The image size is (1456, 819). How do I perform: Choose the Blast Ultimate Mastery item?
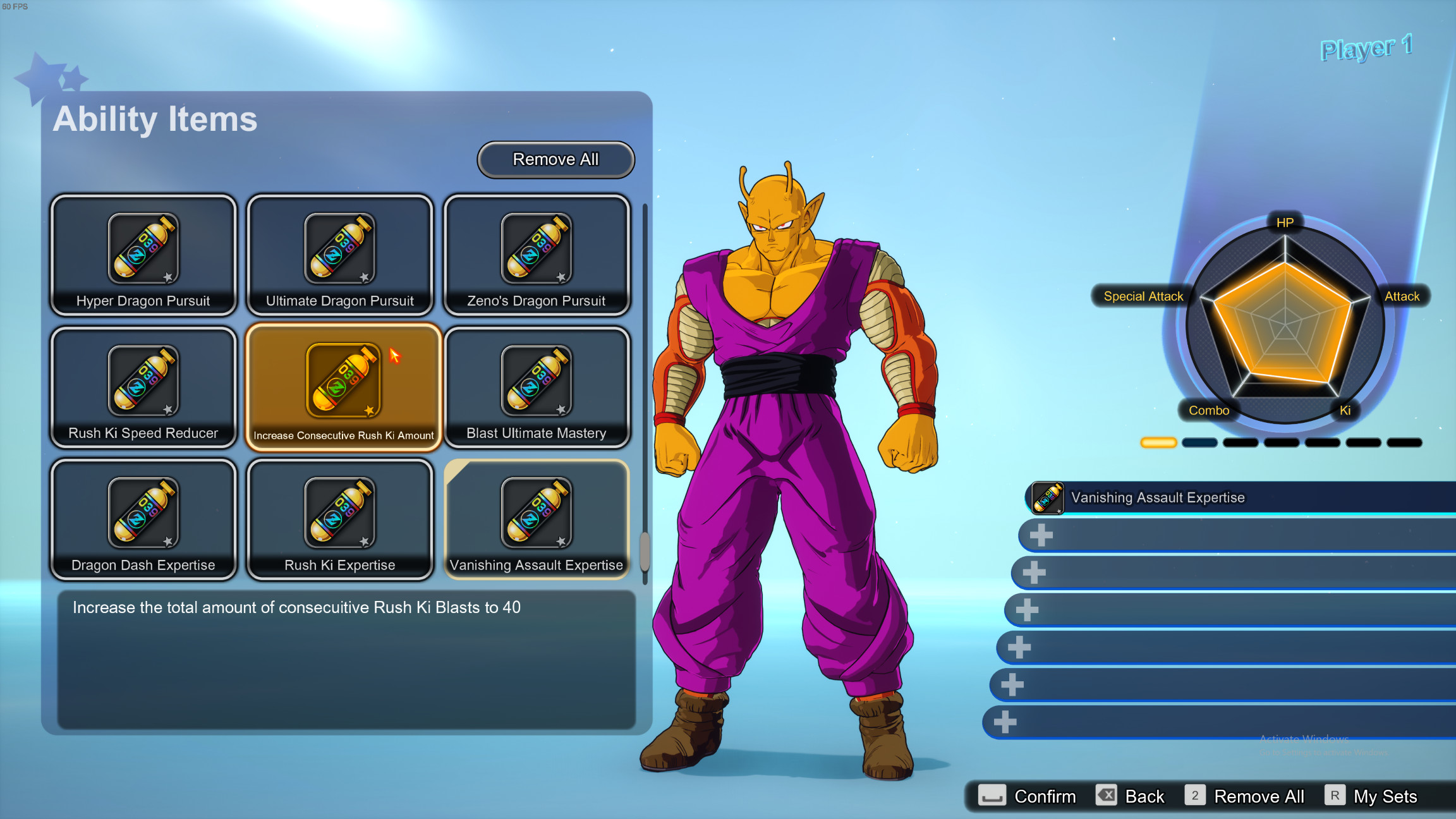click(x=537, y=387)
